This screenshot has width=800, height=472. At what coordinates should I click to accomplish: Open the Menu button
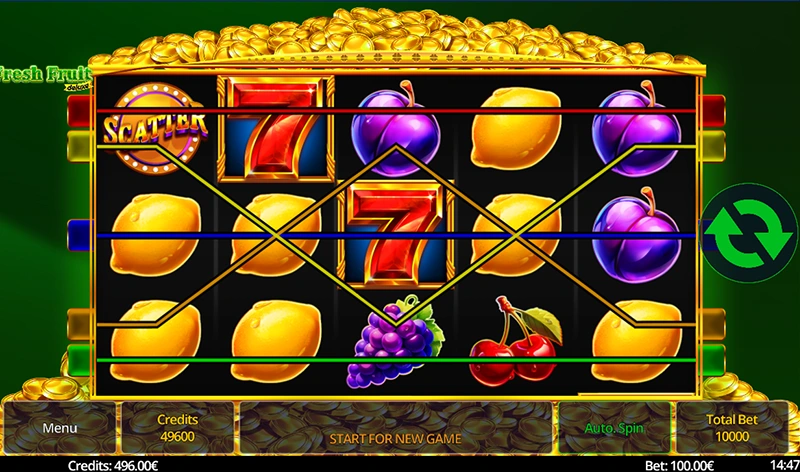(59, 428)
